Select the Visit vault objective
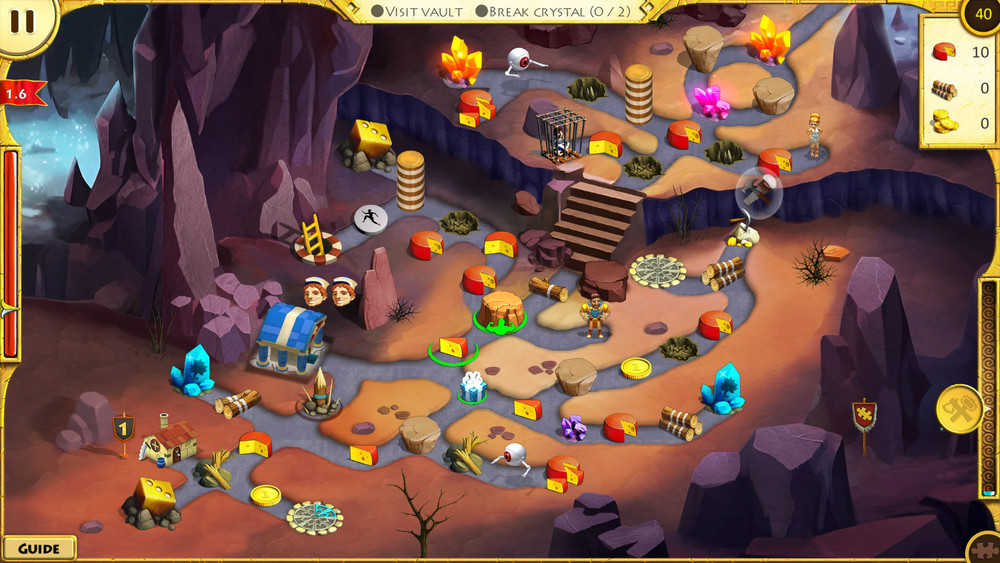Image resolution: width=1000 pixels, height=563 pixels. [x=418, y=11]
